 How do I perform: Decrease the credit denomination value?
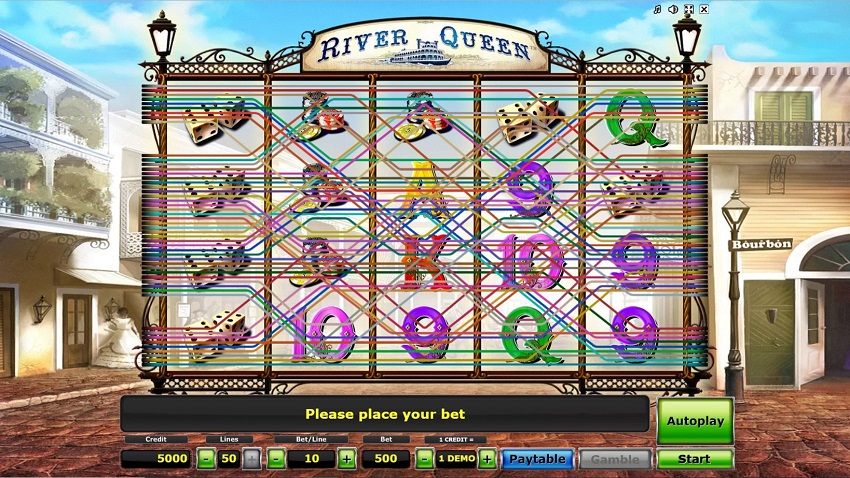424,459
